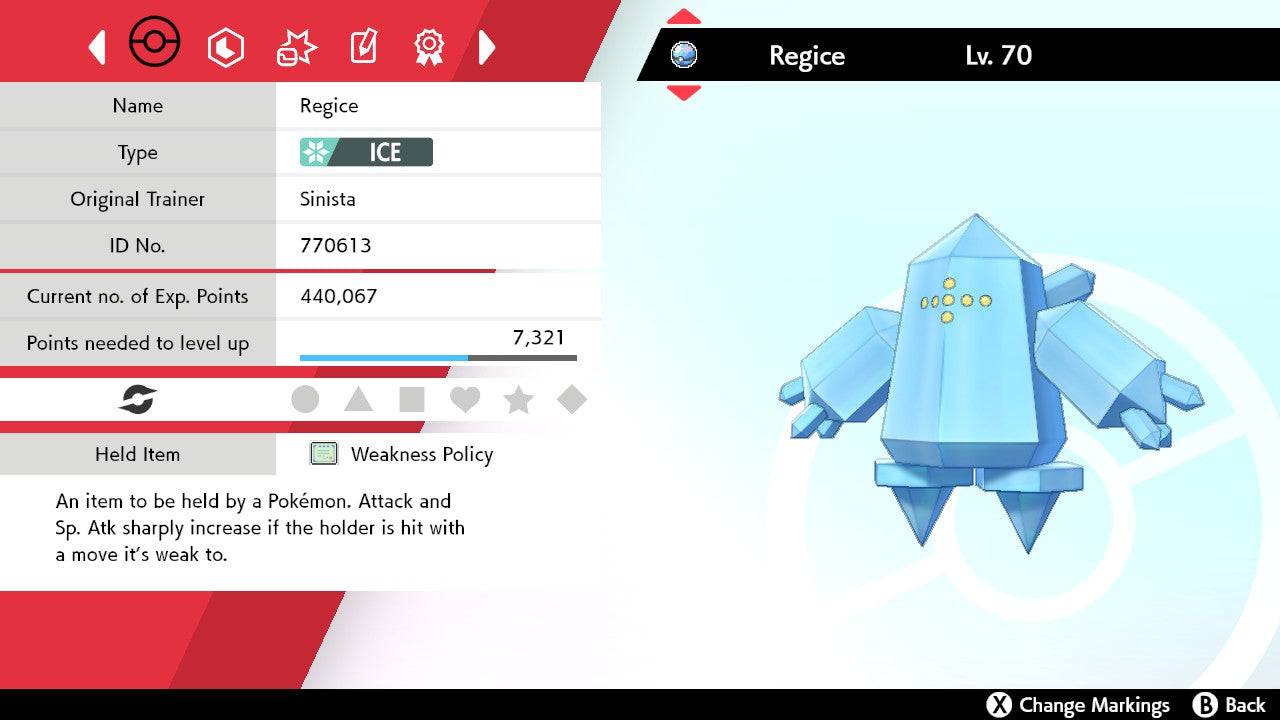Image resolution: width=1280 pixels, height=720 pixels.
Task: Open the moves tab with star burst icon
Action: point(295,47)
